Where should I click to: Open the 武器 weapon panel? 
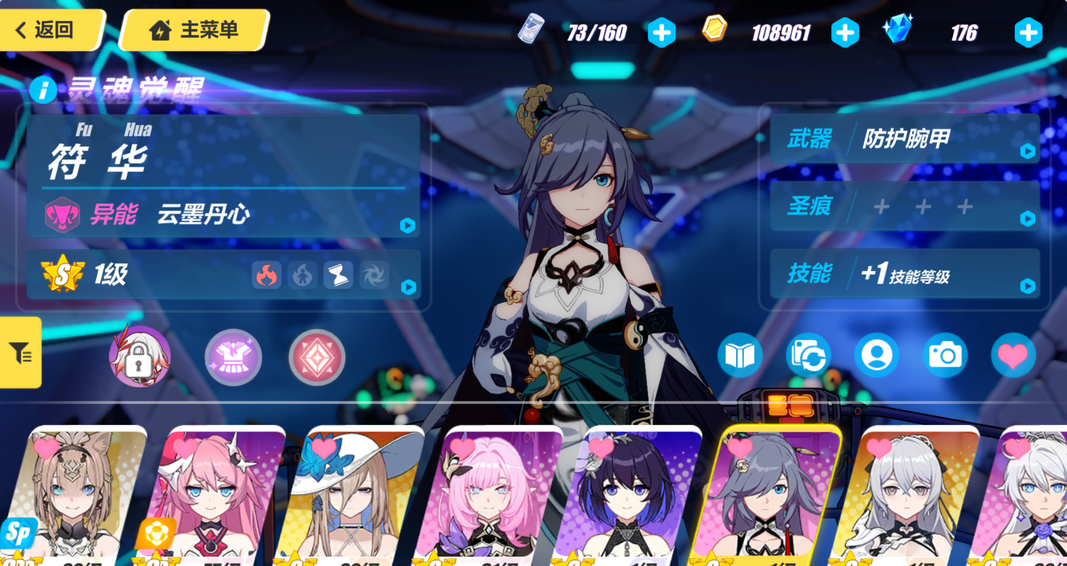pos(905,138)
